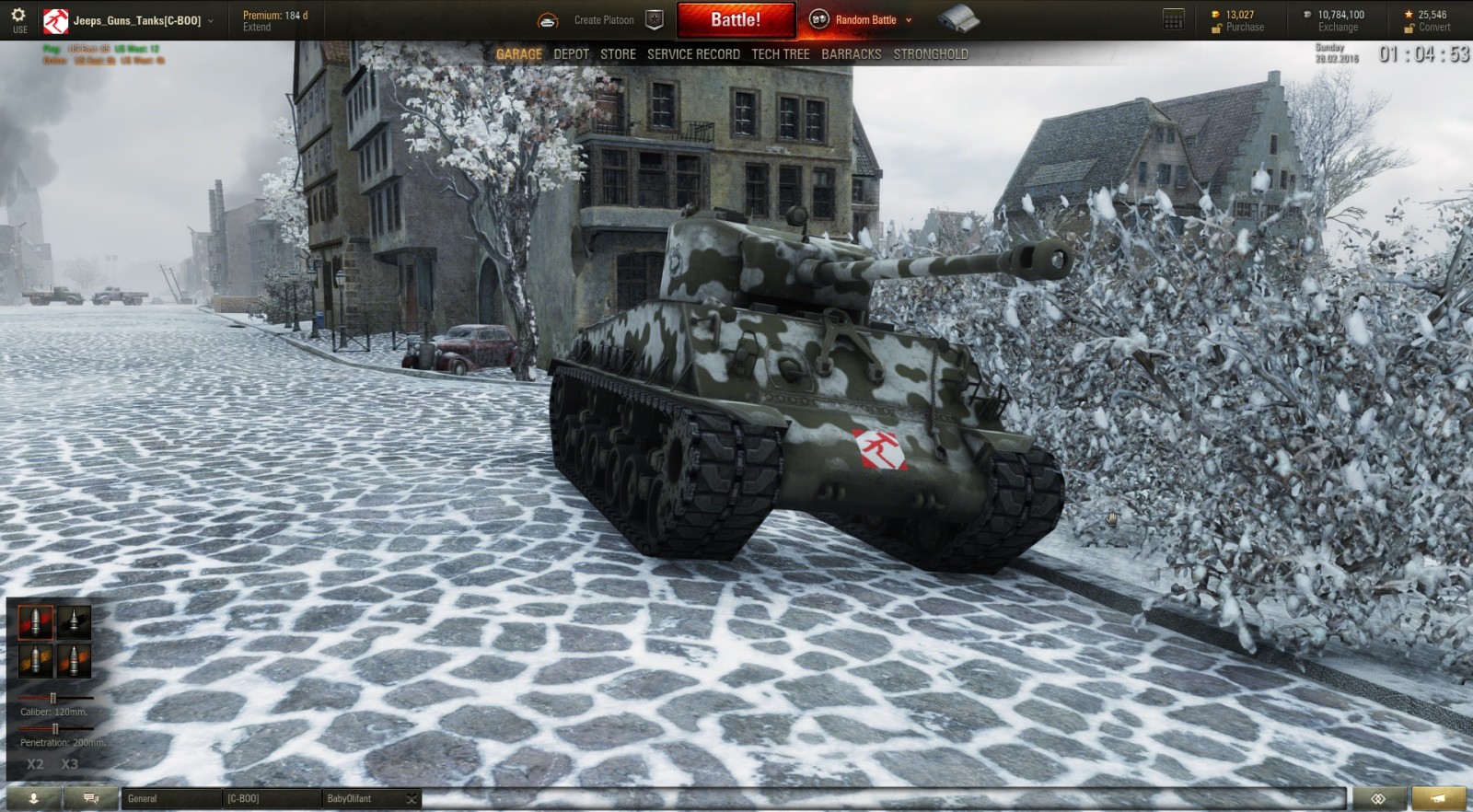Click the crossed-diamonds missions icon bottom right
Viewport: 1473px width, 812px height.
pyautogui.click(x=1377, y=798)
